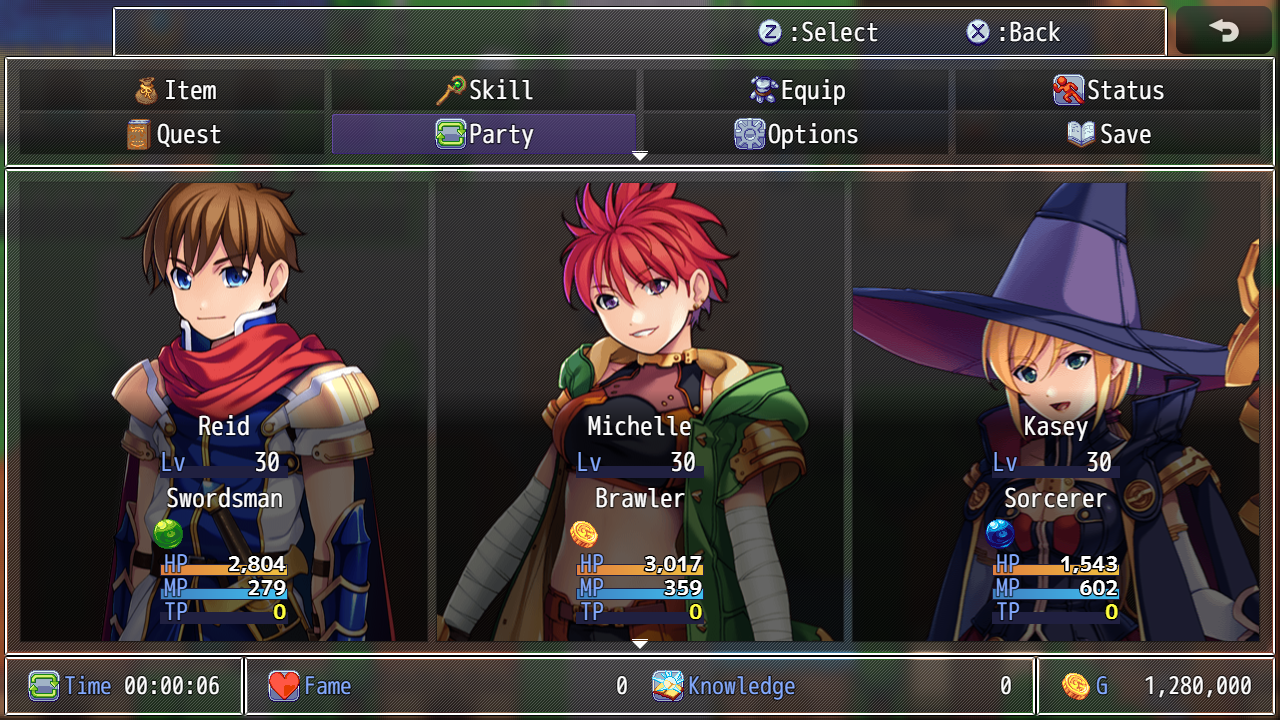The height and width of the screenshot is (720, 1280).
Task: Show the Status screen
Action: pos(1108,91)
